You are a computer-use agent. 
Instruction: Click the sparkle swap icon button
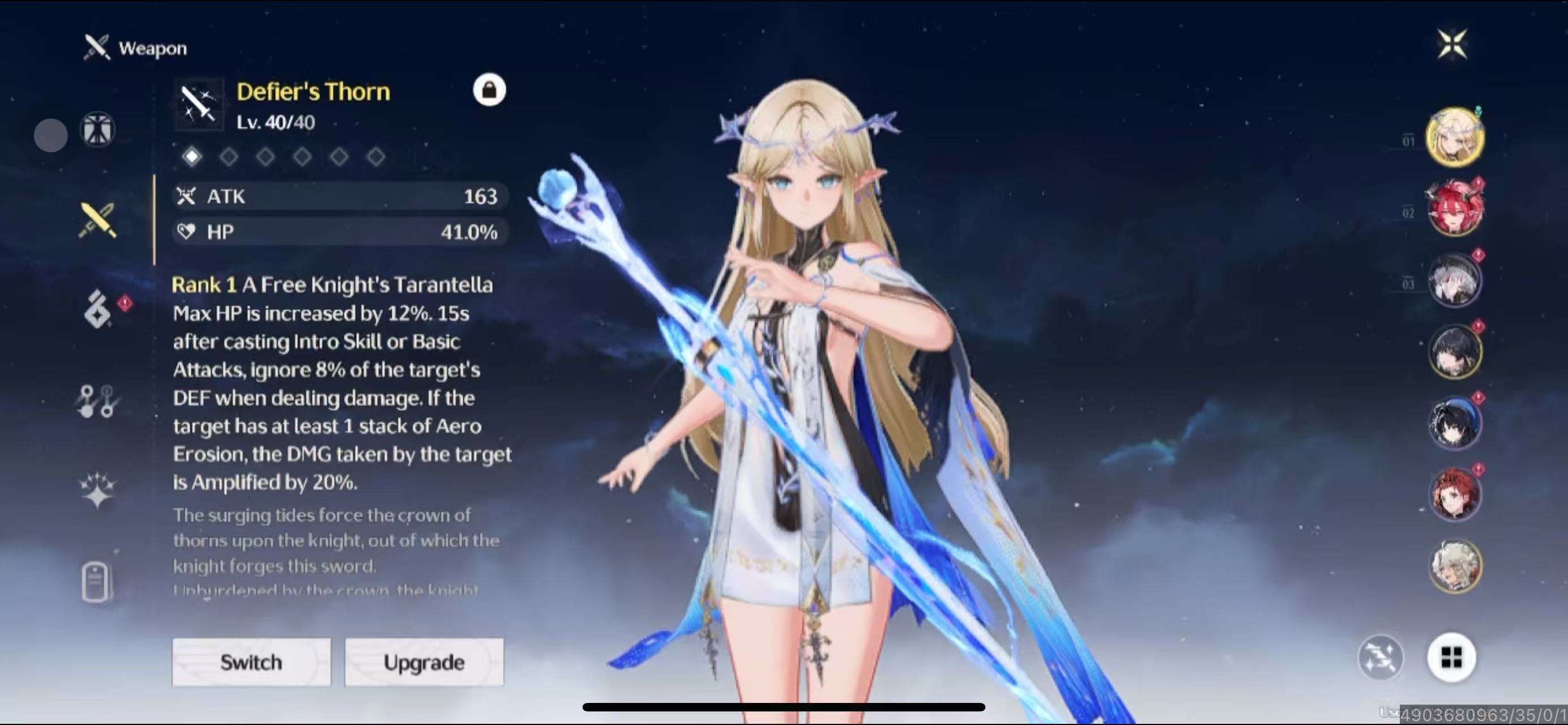[1381, 657]
